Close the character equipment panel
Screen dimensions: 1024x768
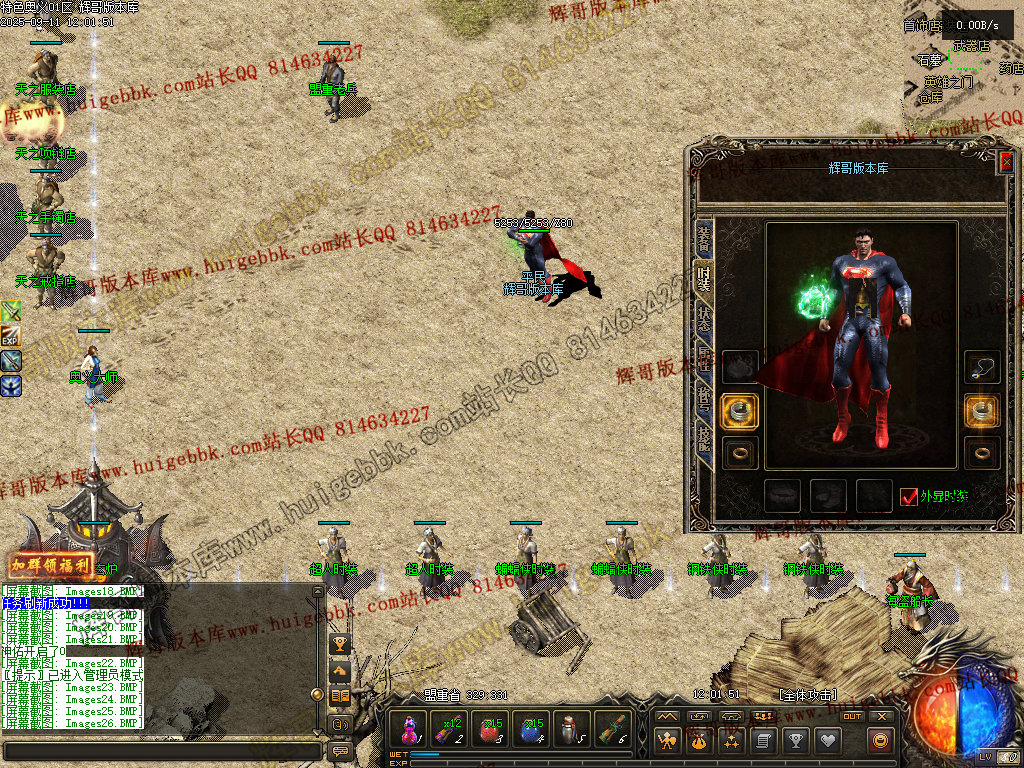coord(1006,162)
